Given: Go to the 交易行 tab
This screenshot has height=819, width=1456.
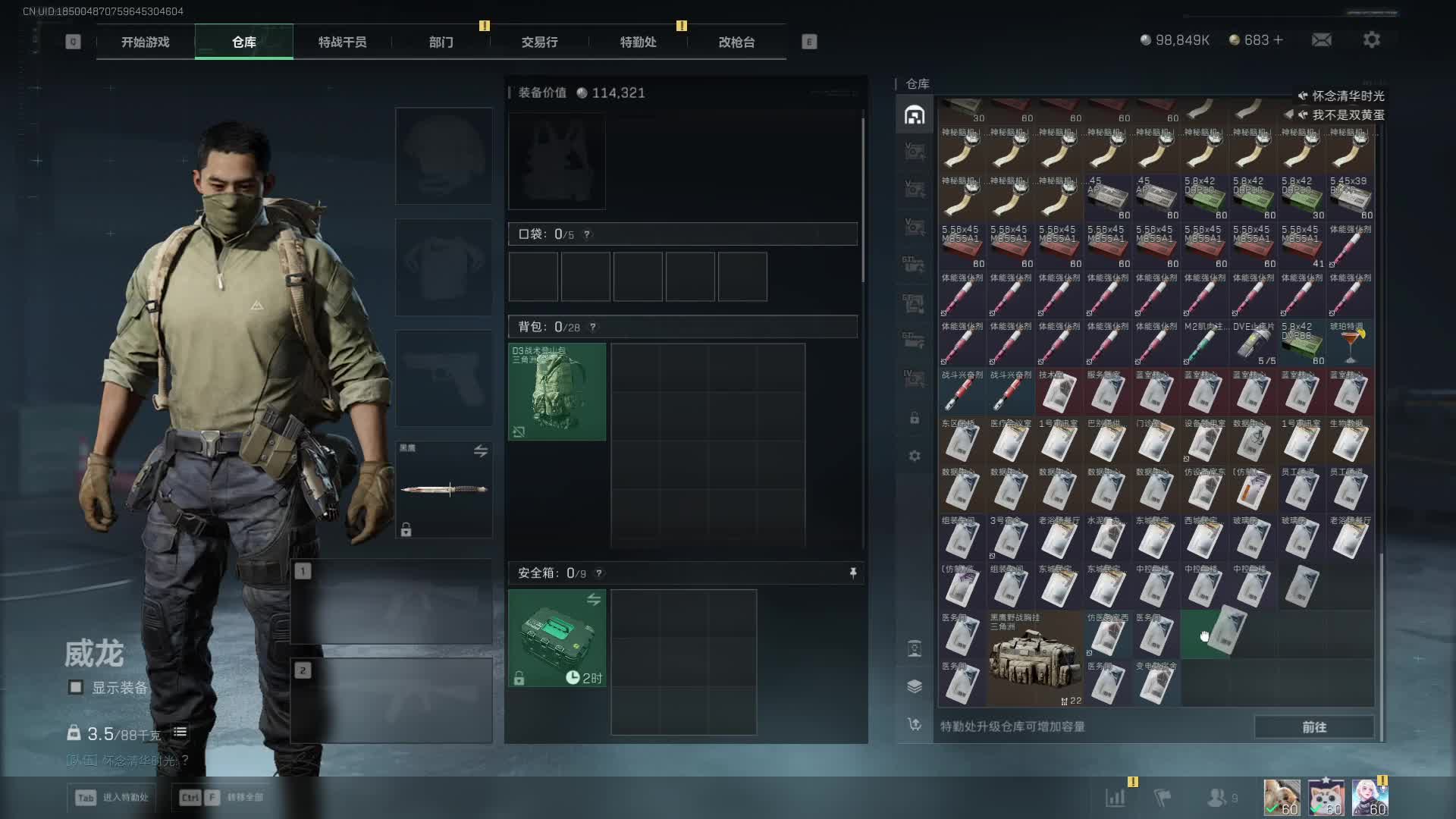Looking at the screenshot, I should 539,42.
